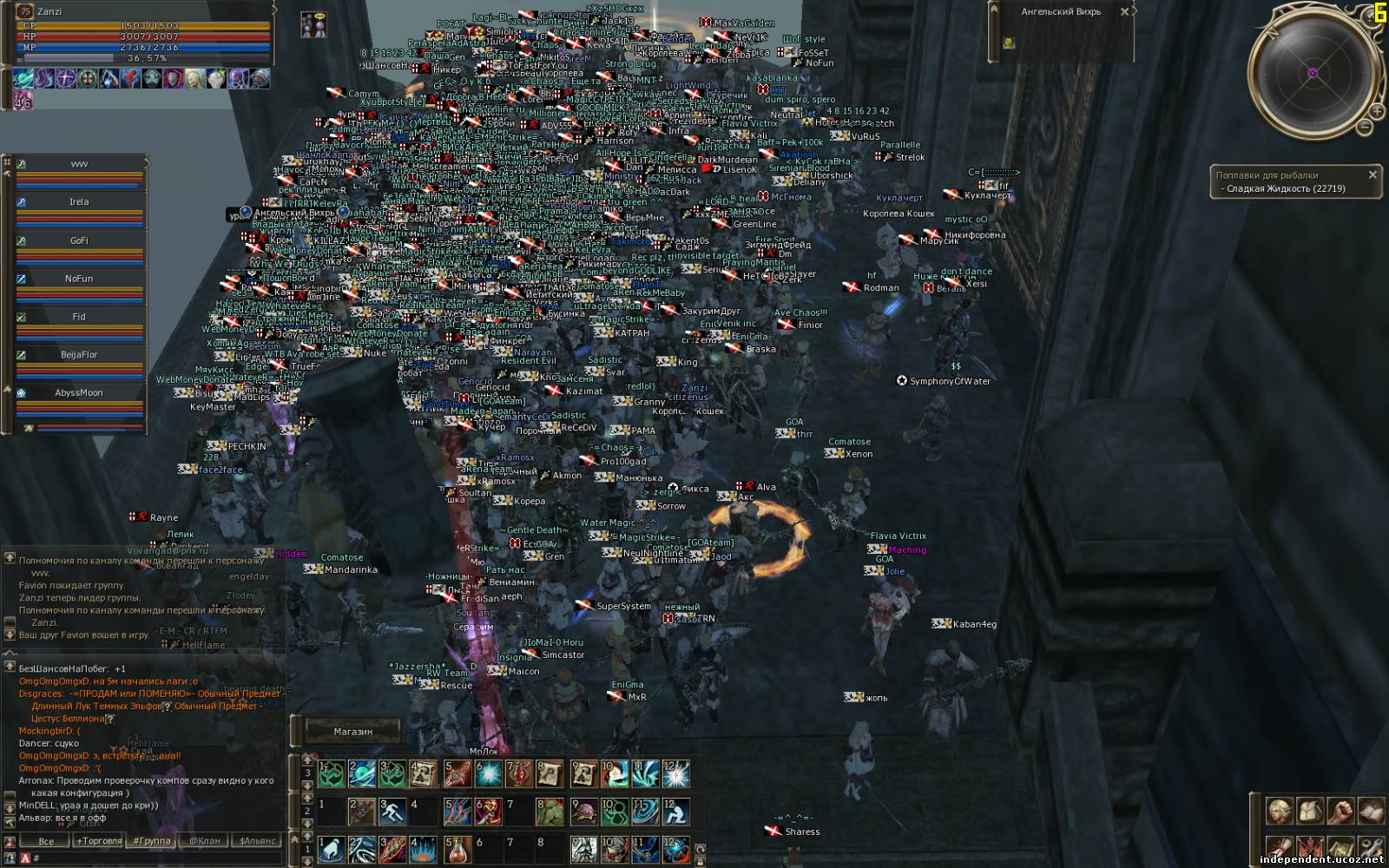Image resolution: width=1389 pixels, height=868 pixels.
Task: Select party member Irela
Action: pyautogui.click(x=79, y=201)
